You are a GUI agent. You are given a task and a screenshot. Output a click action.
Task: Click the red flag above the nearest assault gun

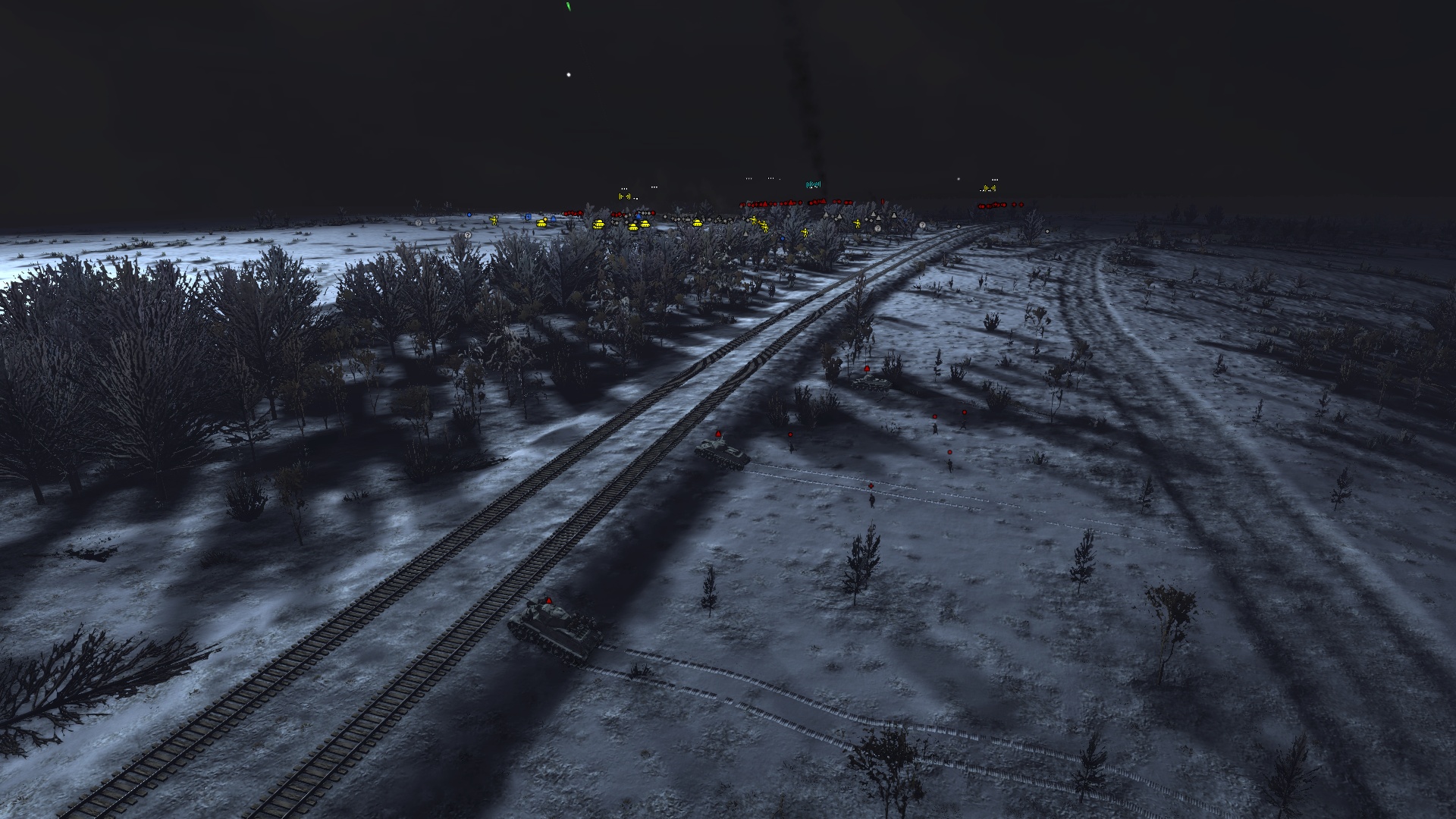coord(549,601)
